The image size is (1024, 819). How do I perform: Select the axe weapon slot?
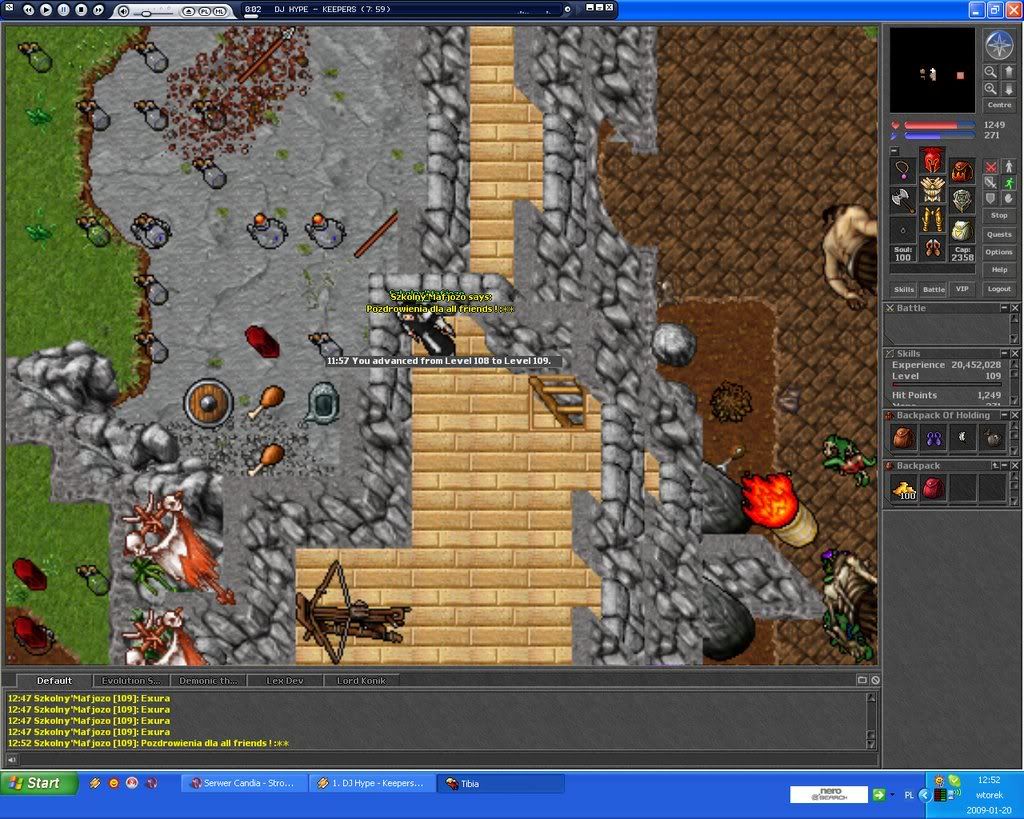[x=903, y=198]
